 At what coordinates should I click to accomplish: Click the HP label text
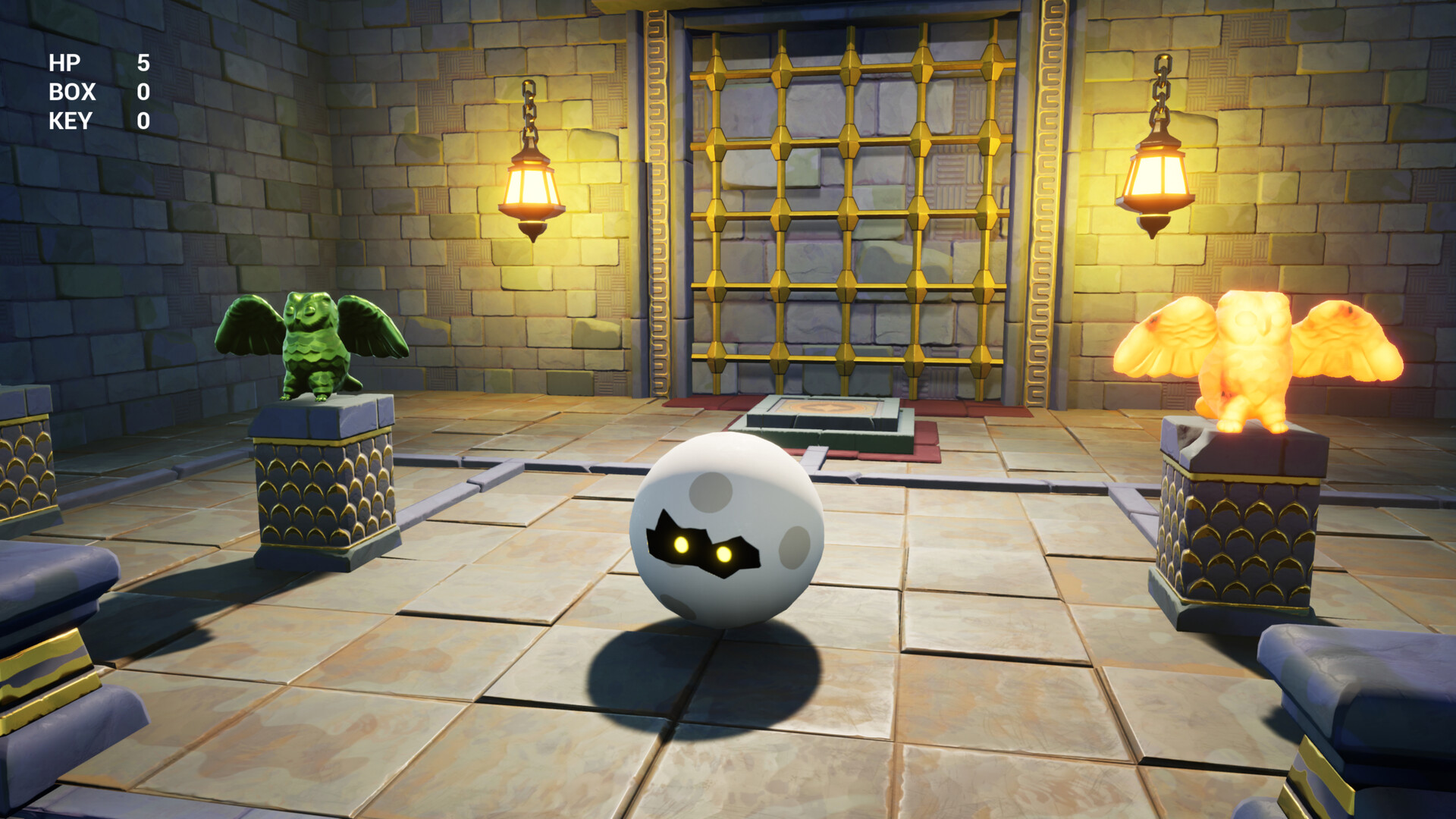64,63
